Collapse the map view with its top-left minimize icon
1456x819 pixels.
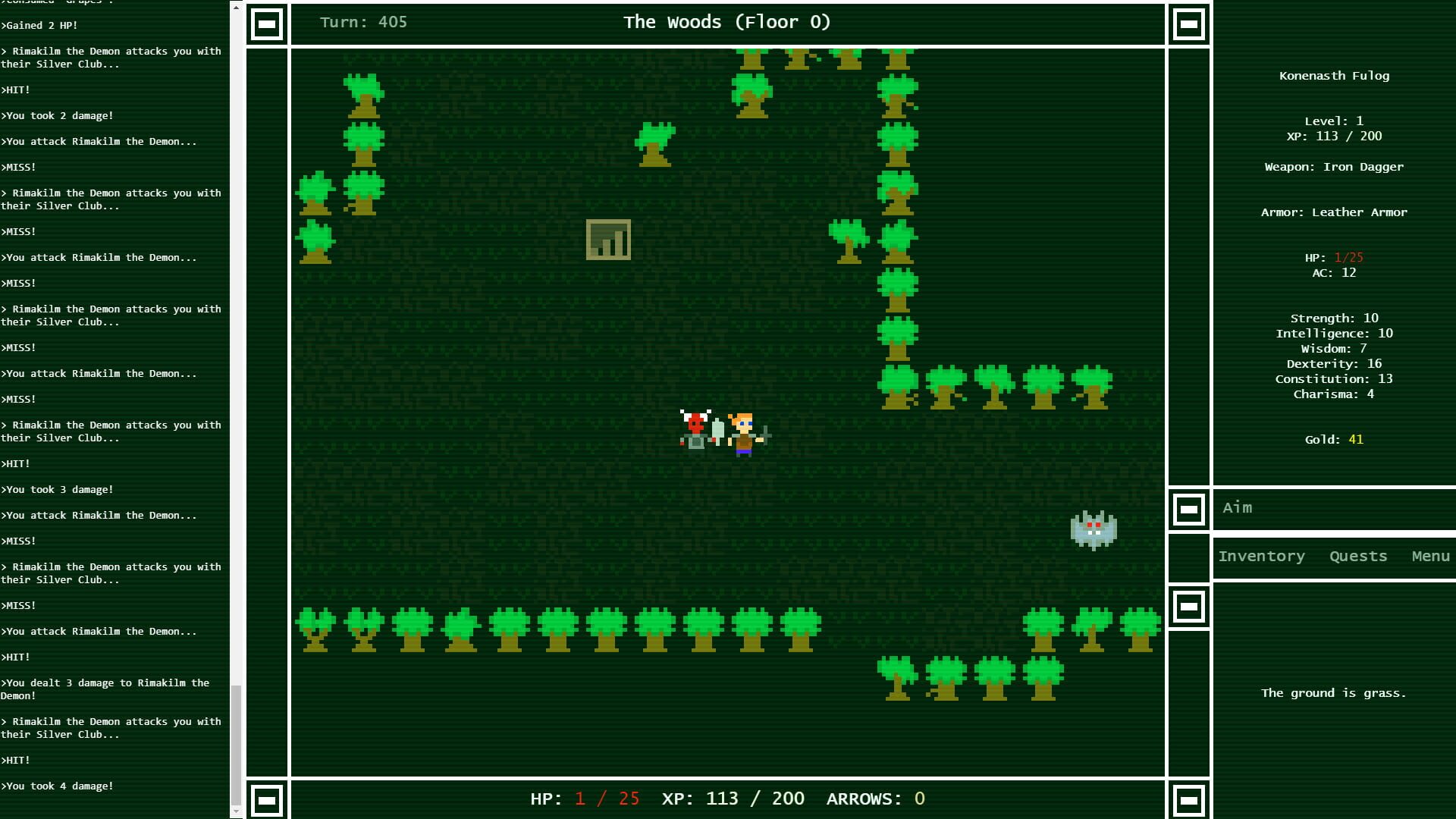(x=267, y=24)
